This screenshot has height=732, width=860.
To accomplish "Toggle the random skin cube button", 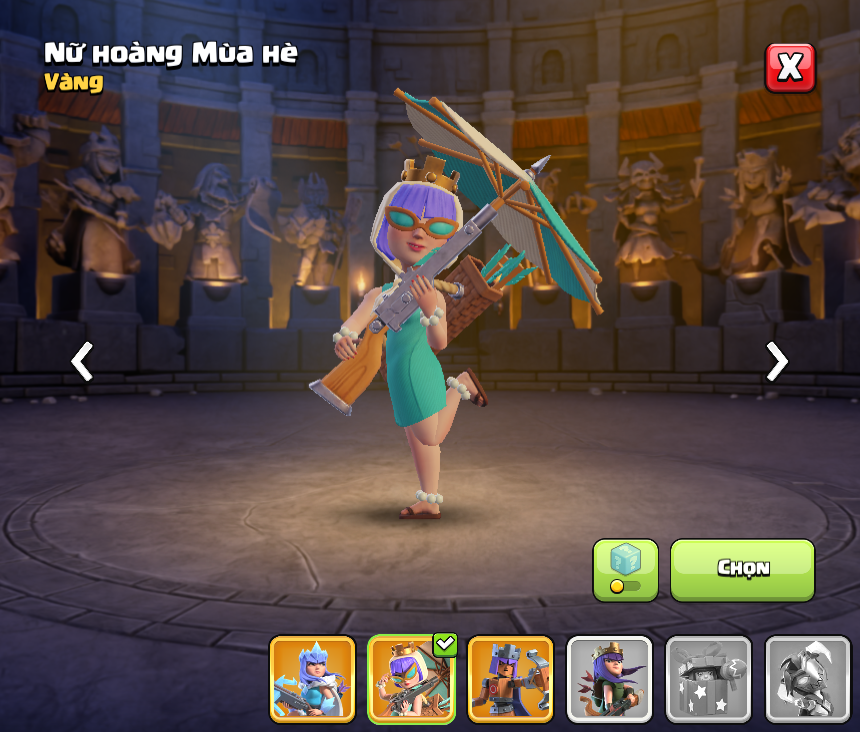I will [625, 569].
